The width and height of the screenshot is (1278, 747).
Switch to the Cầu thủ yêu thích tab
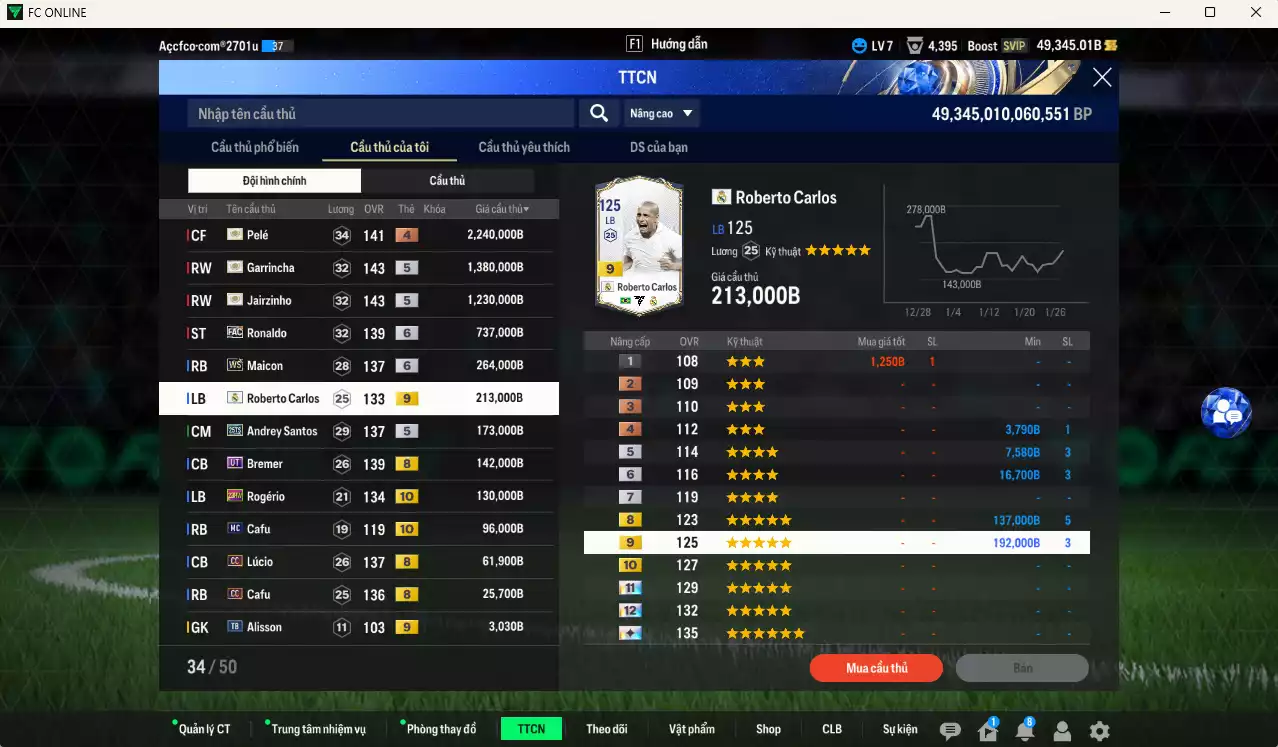(523, 147)
